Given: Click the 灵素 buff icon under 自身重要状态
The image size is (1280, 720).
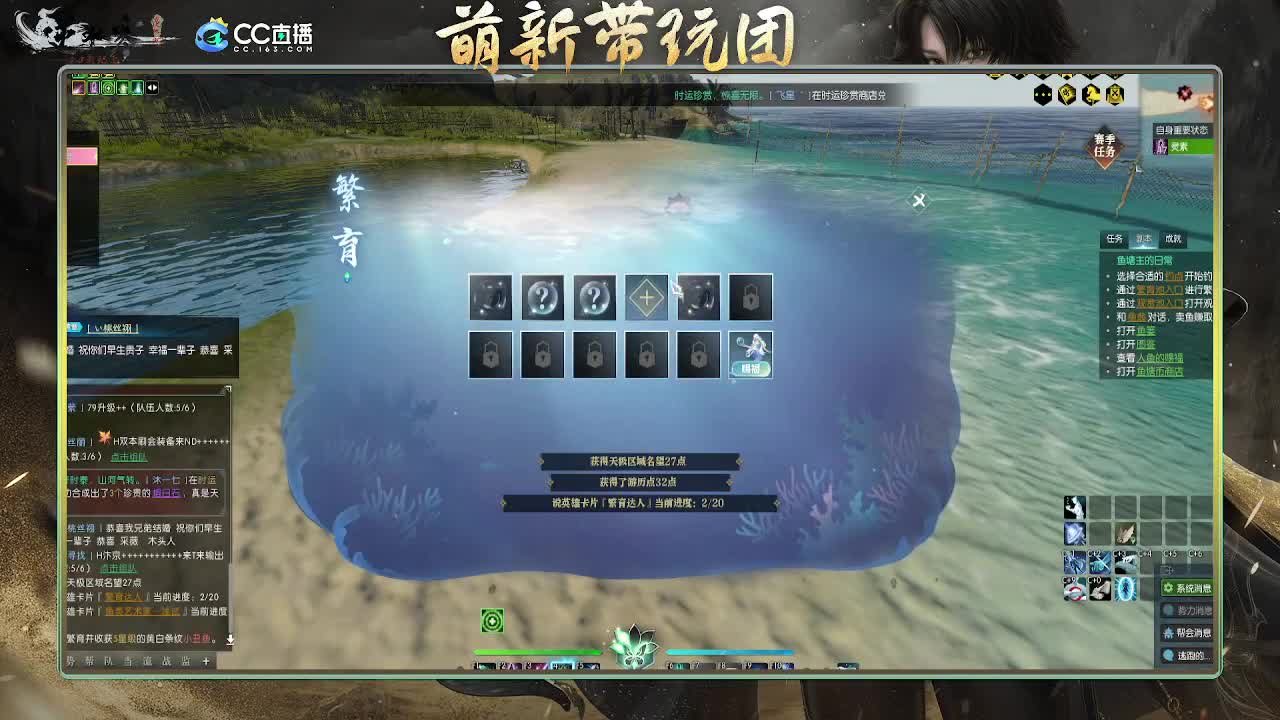Looking at the screenshot, I should (1161, 146).
